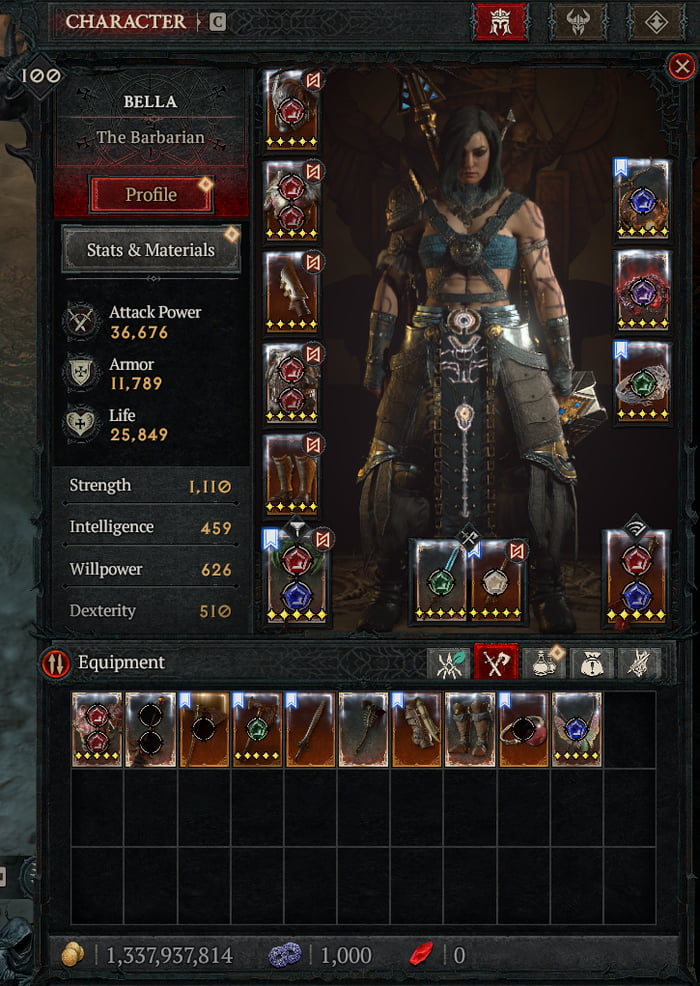Select the sword in the inventory grid
The height and width of the screenshot is (986, 700).
tap(310, 729)
